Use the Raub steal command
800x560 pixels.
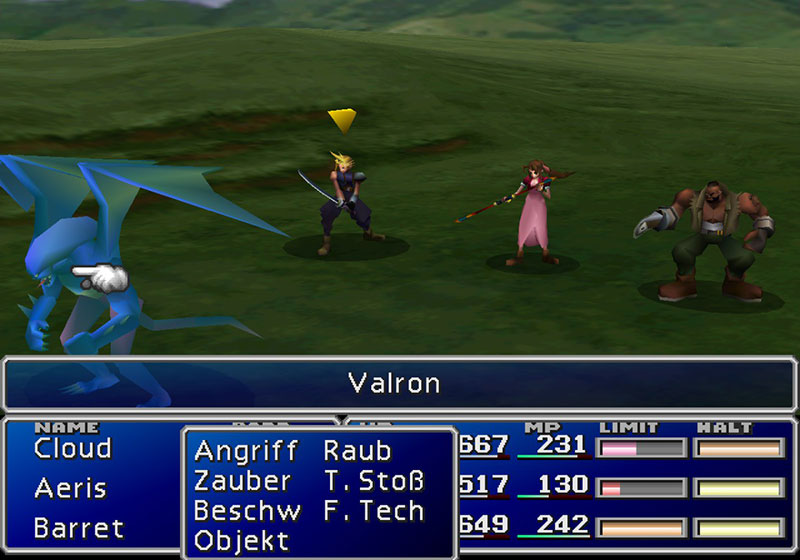(357, 451)
